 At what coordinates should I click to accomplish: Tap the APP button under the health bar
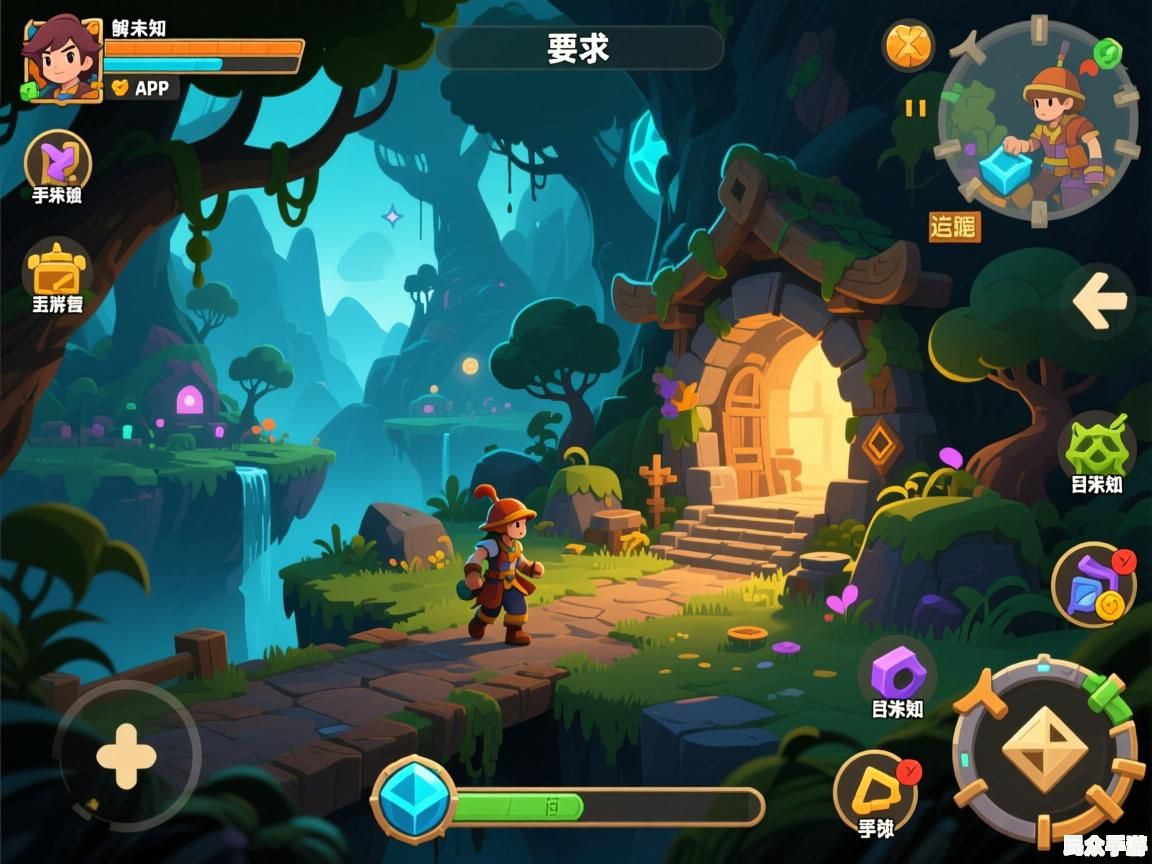click(x=143, y=88)
